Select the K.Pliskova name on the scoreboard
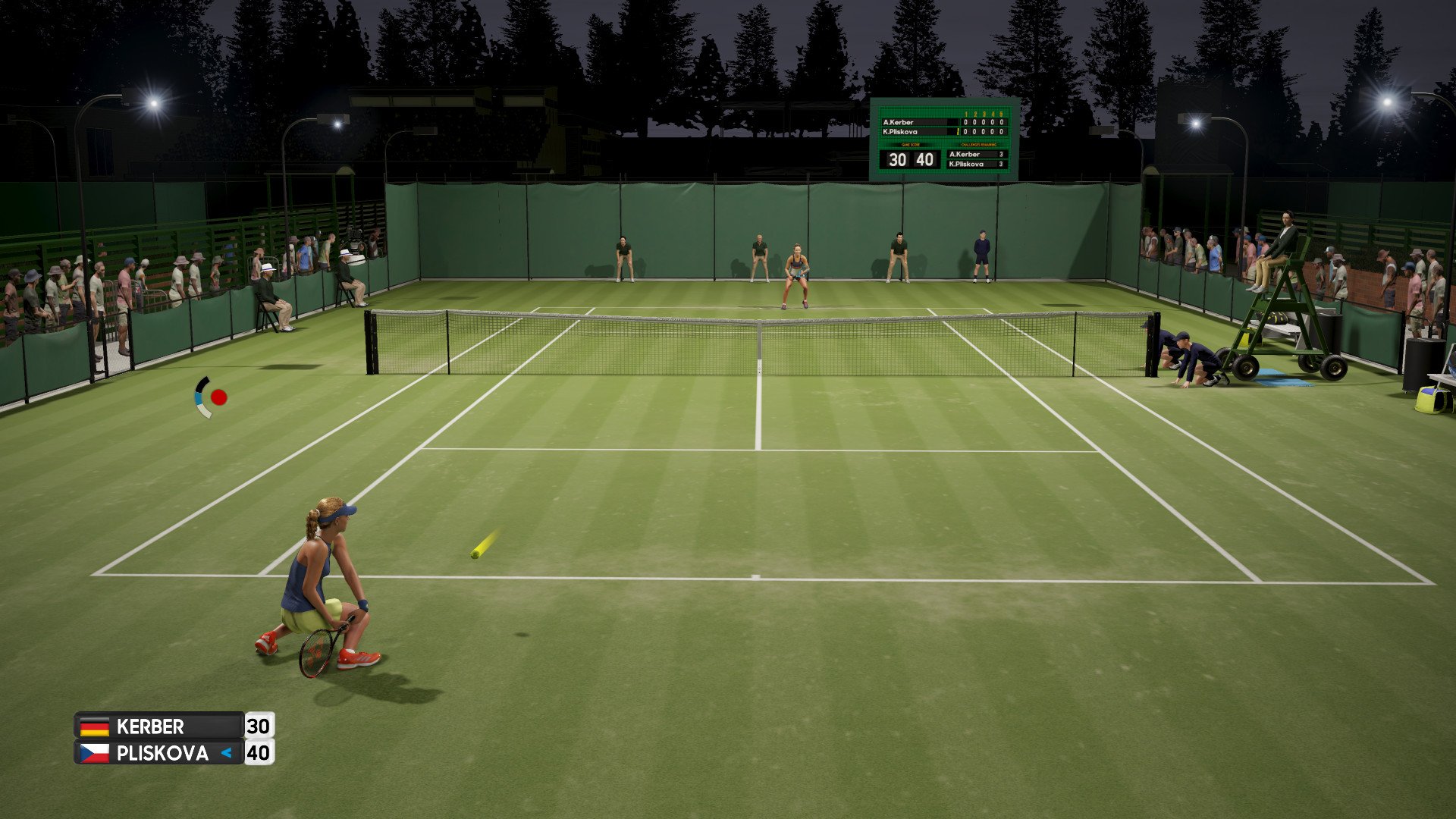The width and height of the screenshot is (1456, 819). point(899,130)
